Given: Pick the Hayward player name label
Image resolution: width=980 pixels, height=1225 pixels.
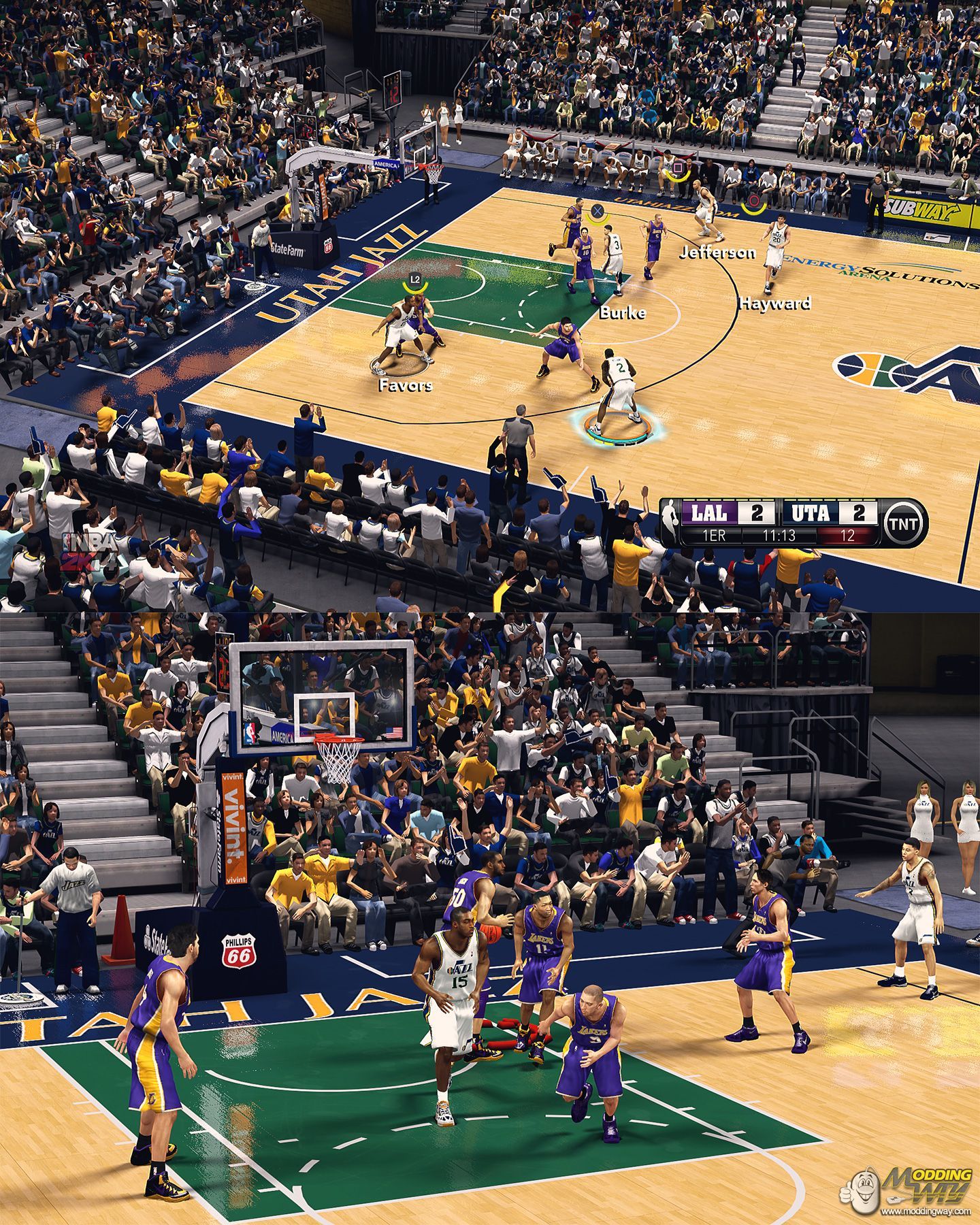Looking at the screenshot, I should pos(775,304).
